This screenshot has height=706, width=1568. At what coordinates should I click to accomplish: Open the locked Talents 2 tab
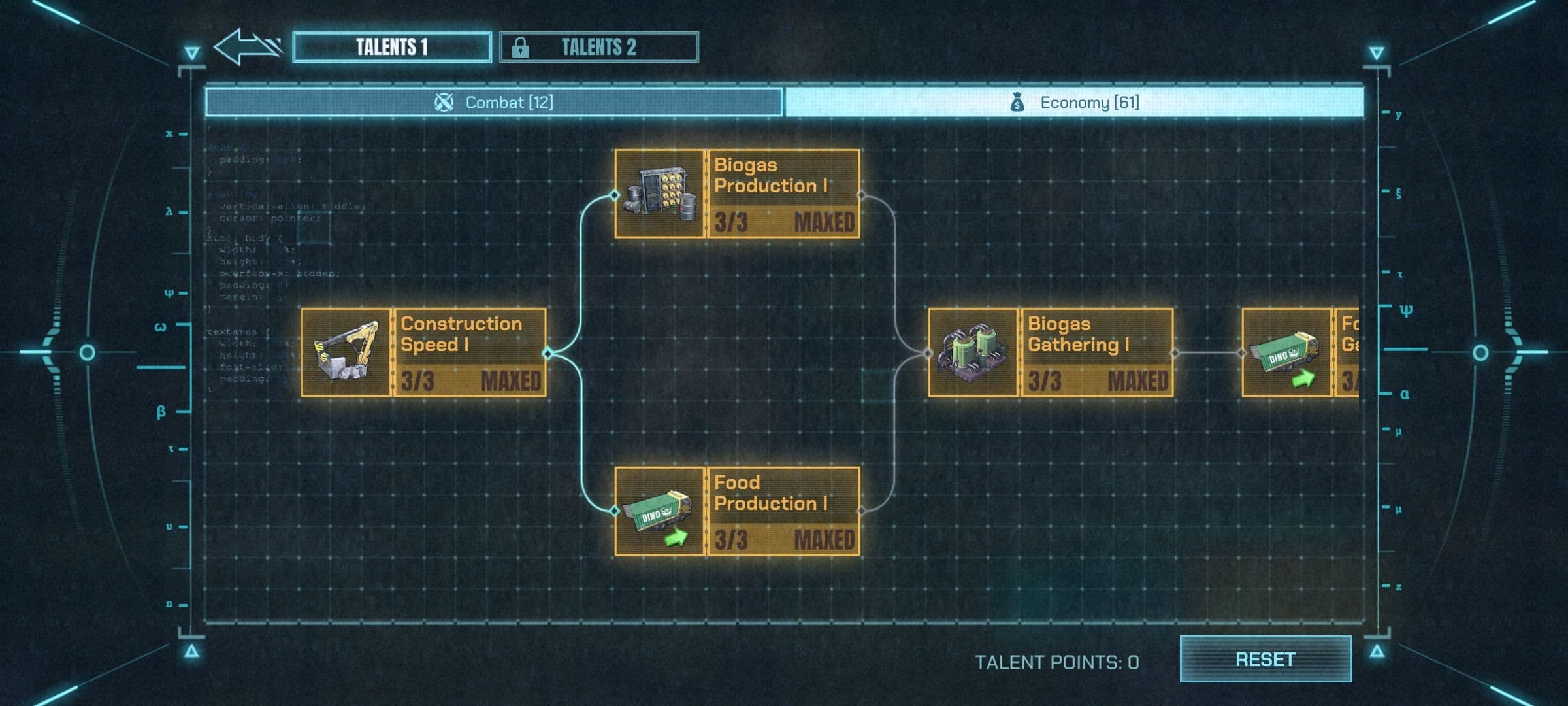598,47
